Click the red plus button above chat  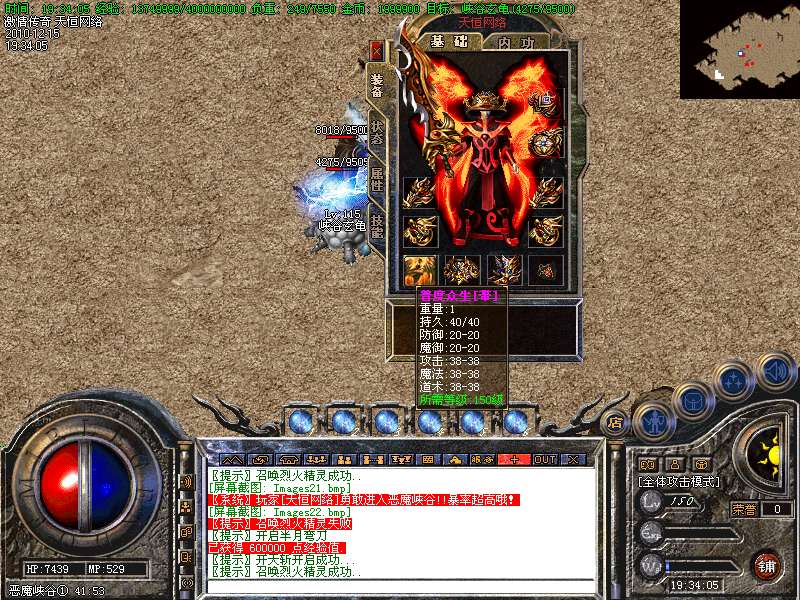pyautogui.click(x=514, y=459)
